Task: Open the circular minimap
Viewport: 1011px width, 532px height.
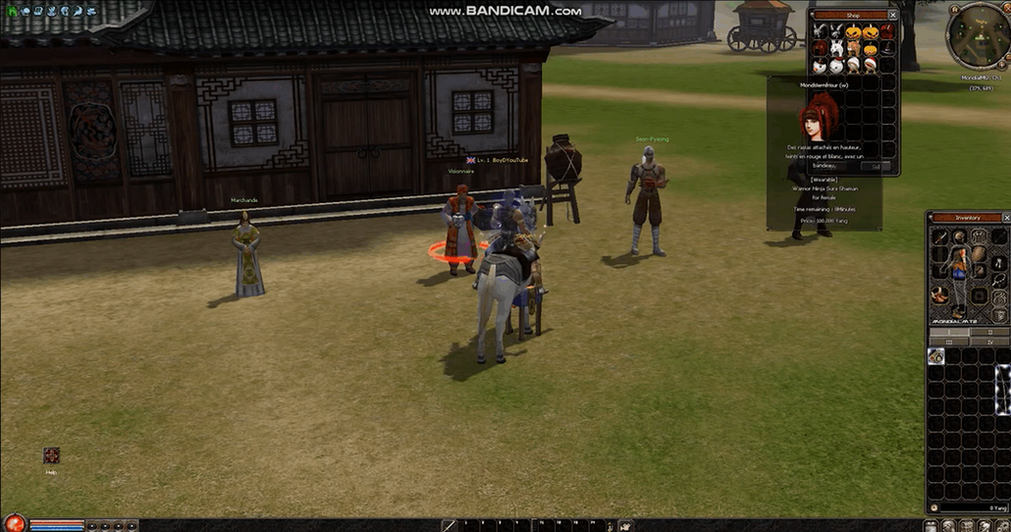Action: tap(977, 35)
